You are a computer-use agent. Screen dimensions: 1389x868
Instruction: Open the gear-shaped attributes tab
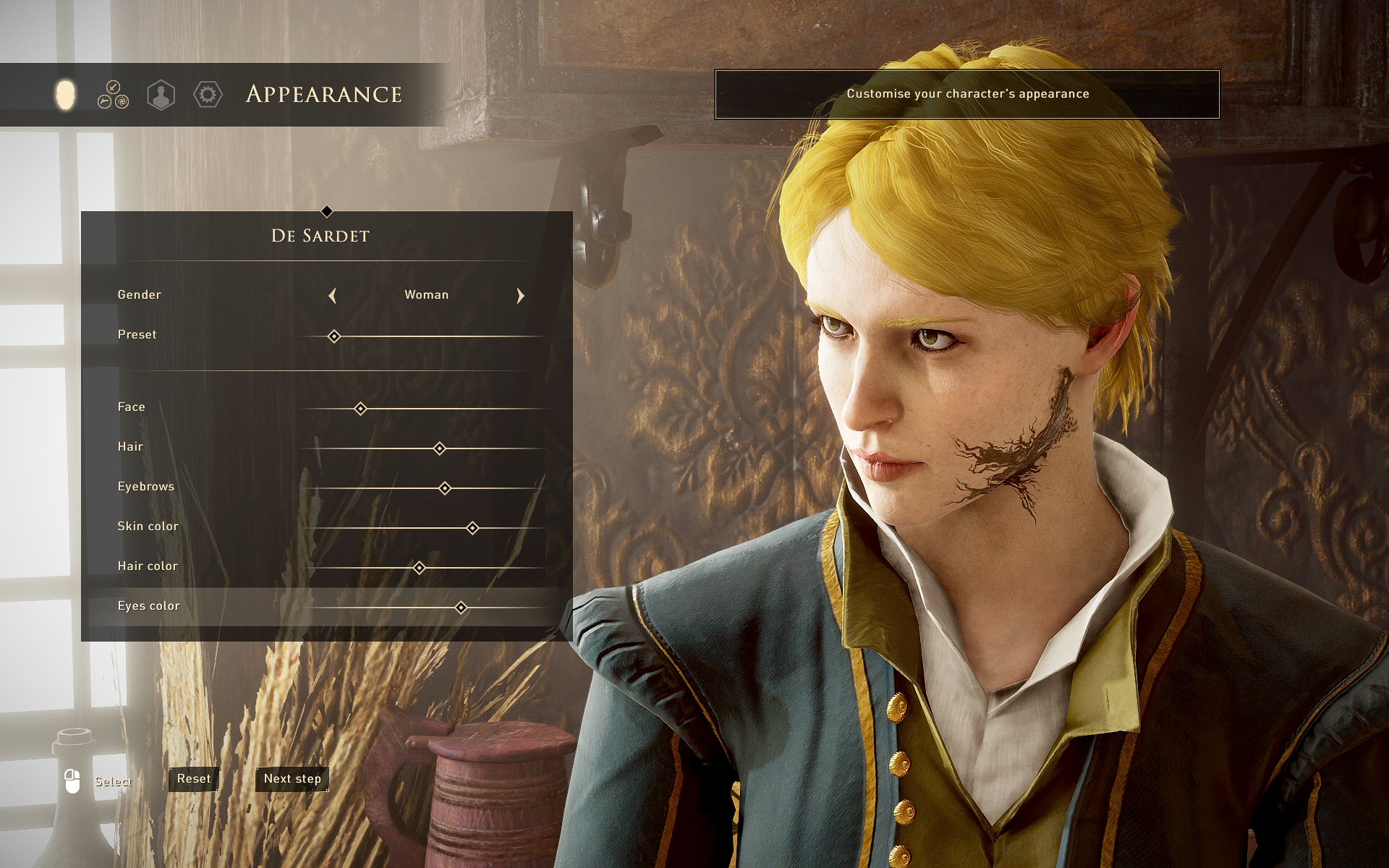tap(208, 95)
